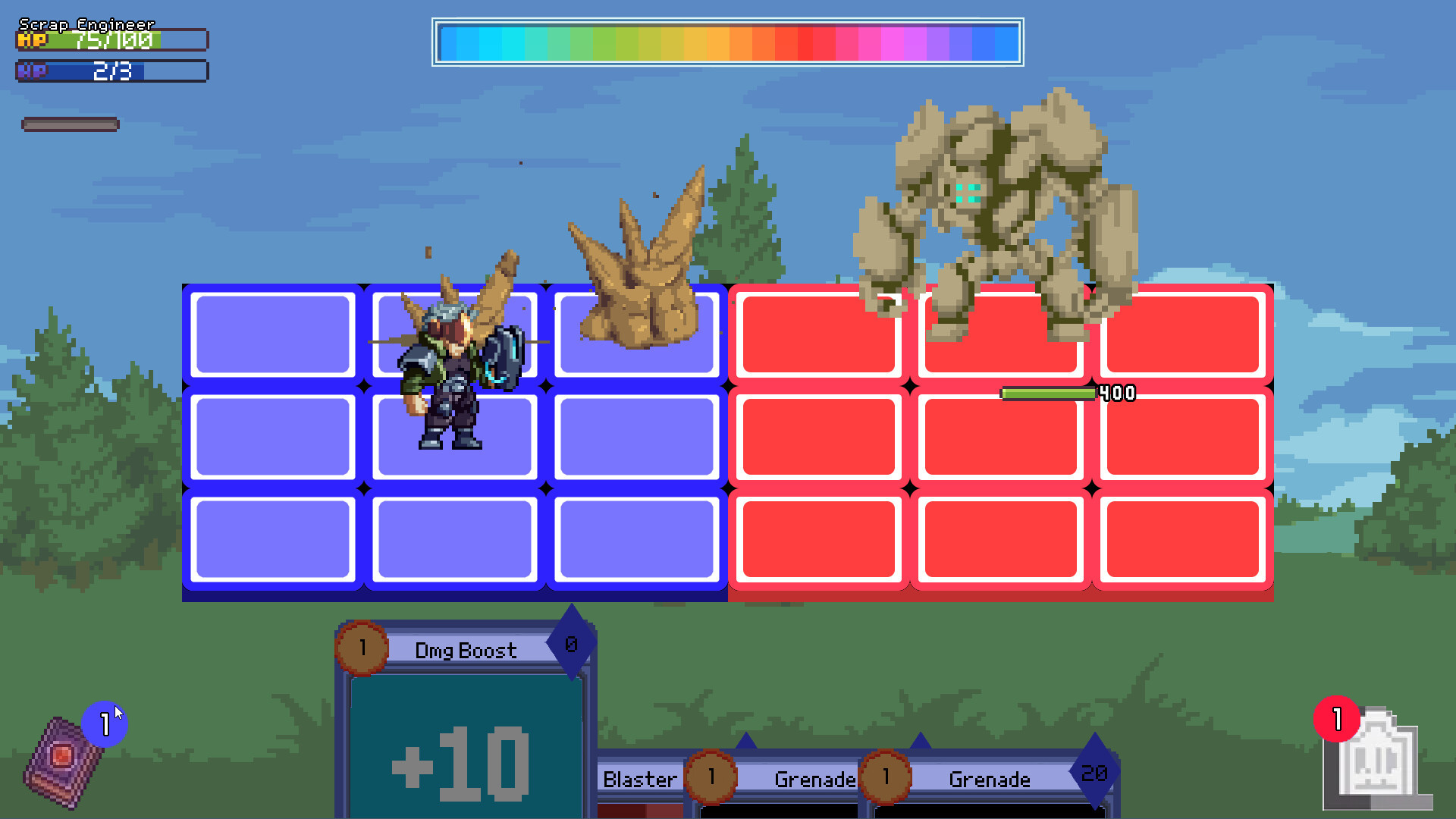Click the golem's 400 health bar
The height and width of the screenshot is (819, 1456).
click(1050, 393)
